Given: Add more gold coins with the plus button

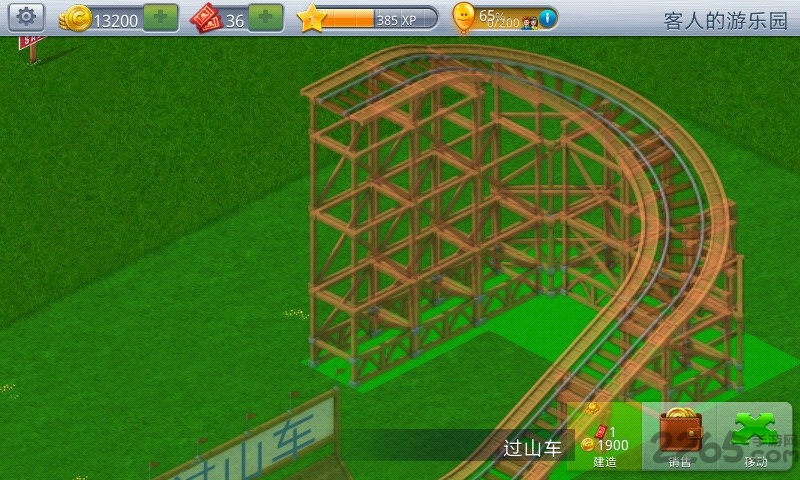Looking at the screenshot, I should point(160,18).
